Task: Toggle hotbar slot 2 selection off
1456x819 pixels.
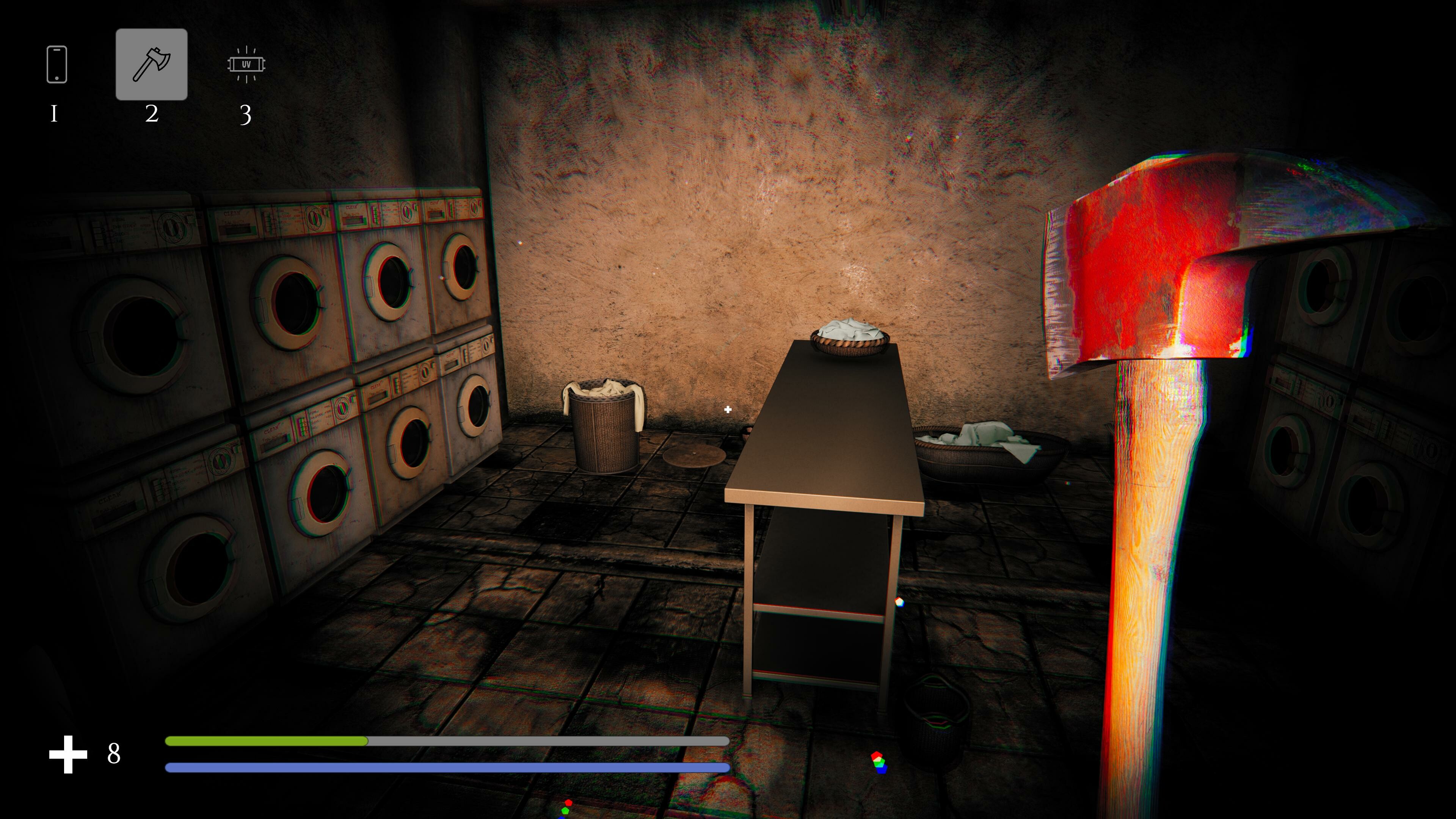Action: click(x=152, y=64)
